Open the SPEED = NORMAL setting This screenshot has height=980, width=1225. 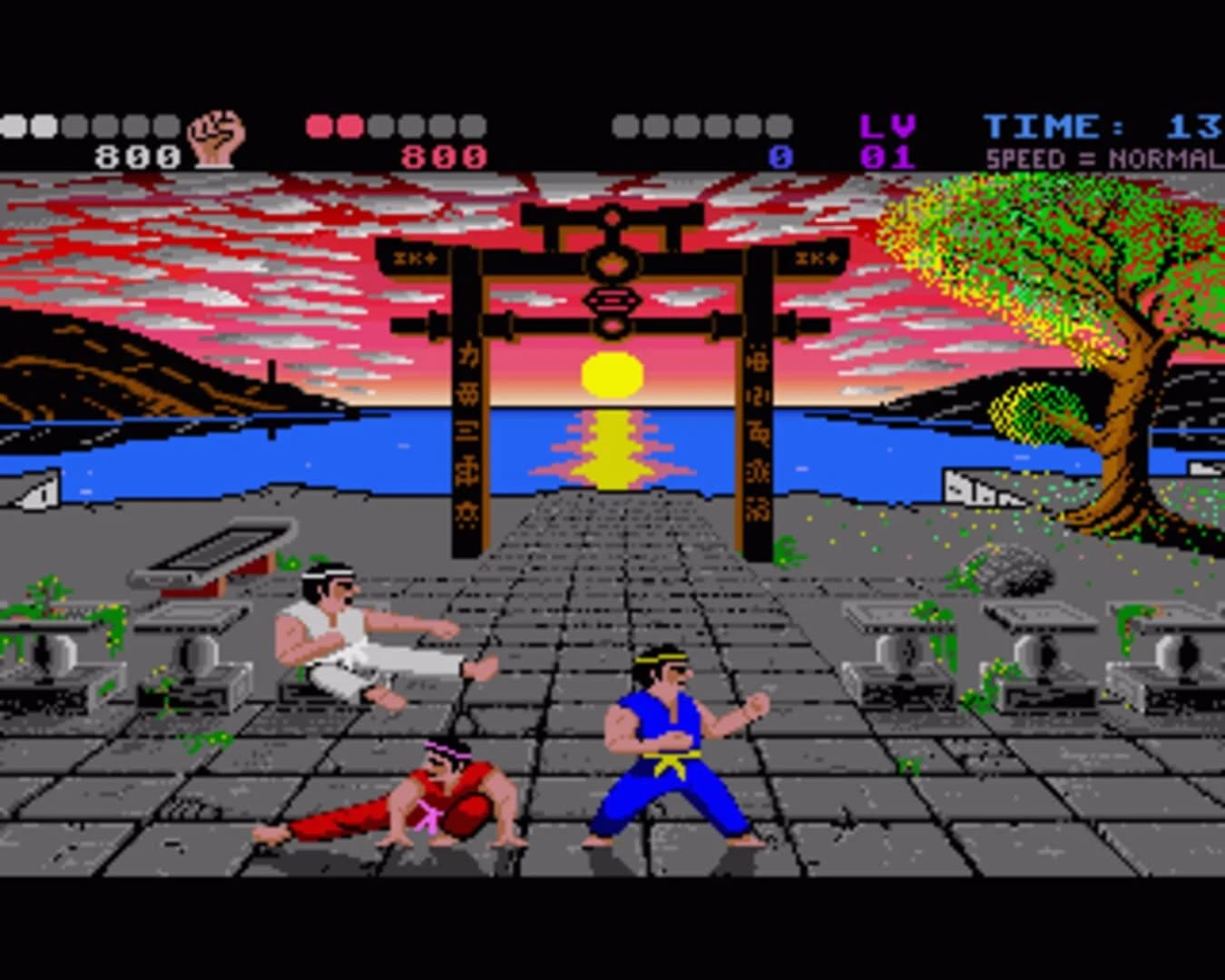(x=1101, y=156)
